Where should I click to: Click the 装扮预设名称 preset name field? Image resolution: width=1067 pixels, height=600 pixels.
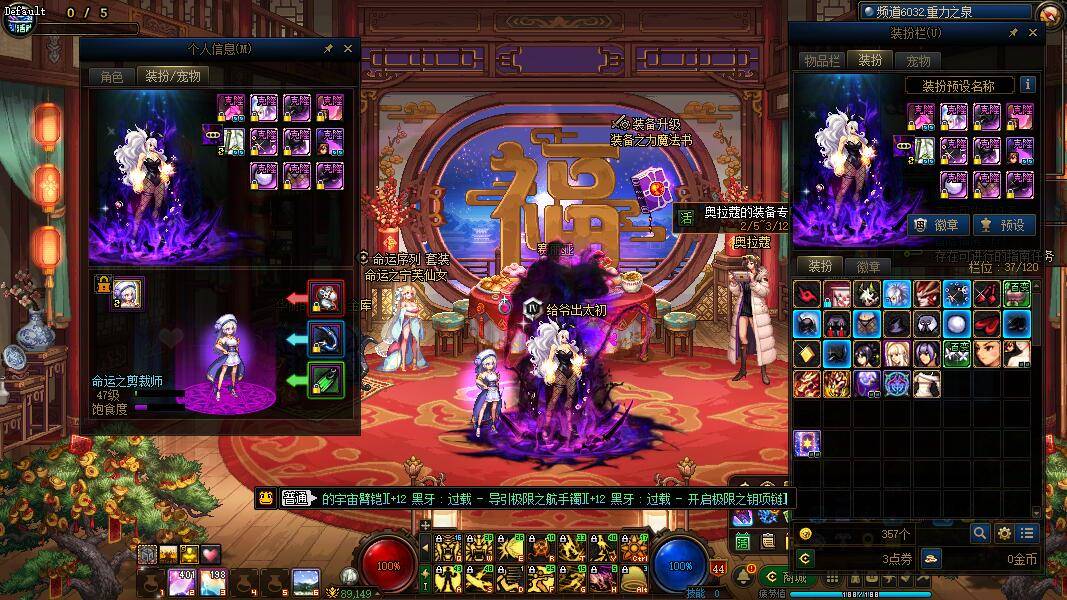coord(958,86)
